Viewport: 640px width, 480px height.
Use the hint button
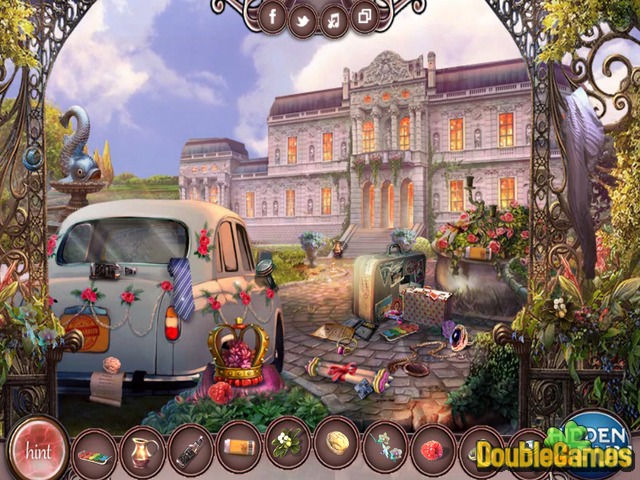pos(37,448)
